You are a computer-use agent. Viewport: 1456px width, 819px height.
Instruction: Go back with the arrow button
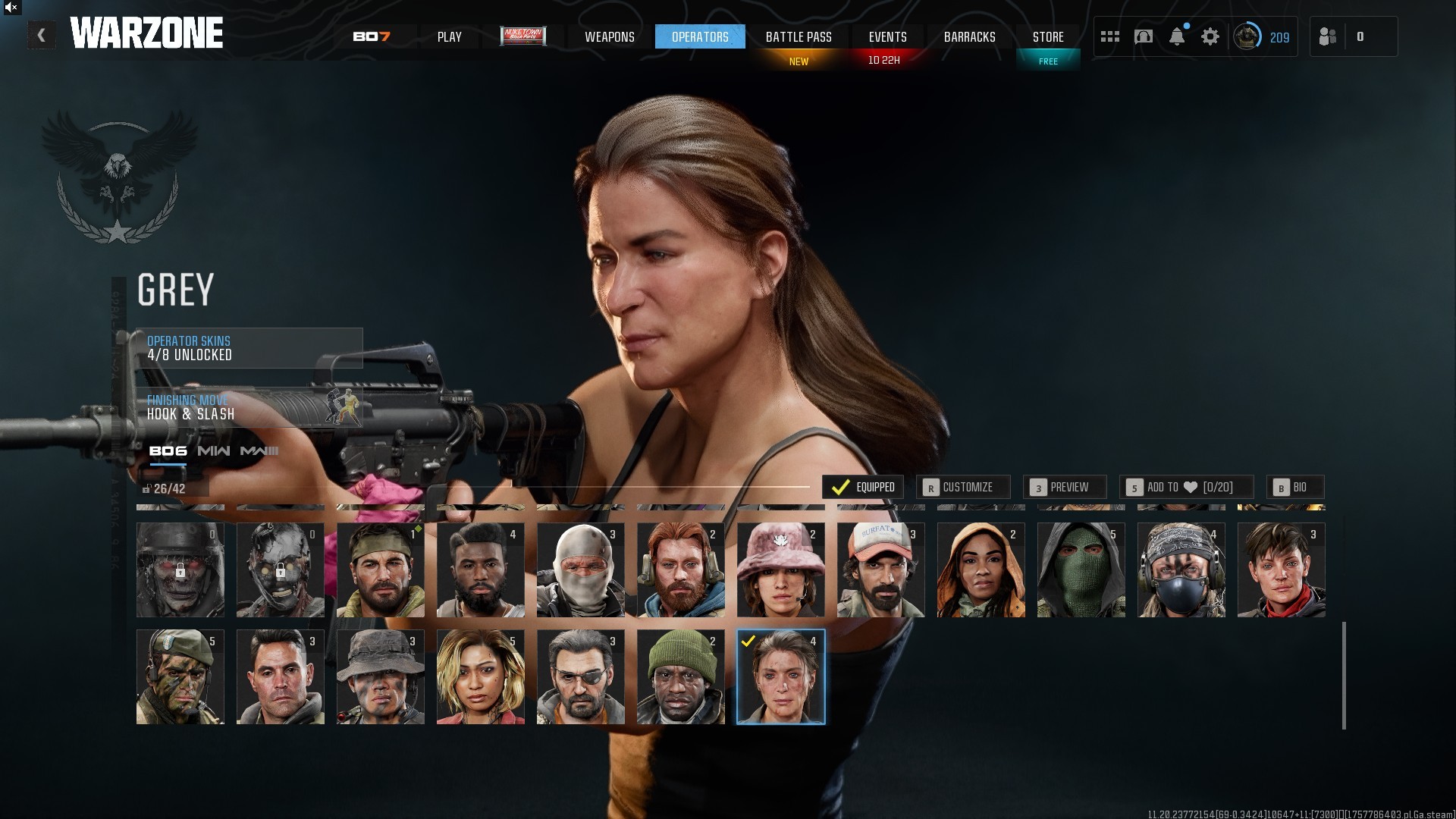click(x=42, y=36)
